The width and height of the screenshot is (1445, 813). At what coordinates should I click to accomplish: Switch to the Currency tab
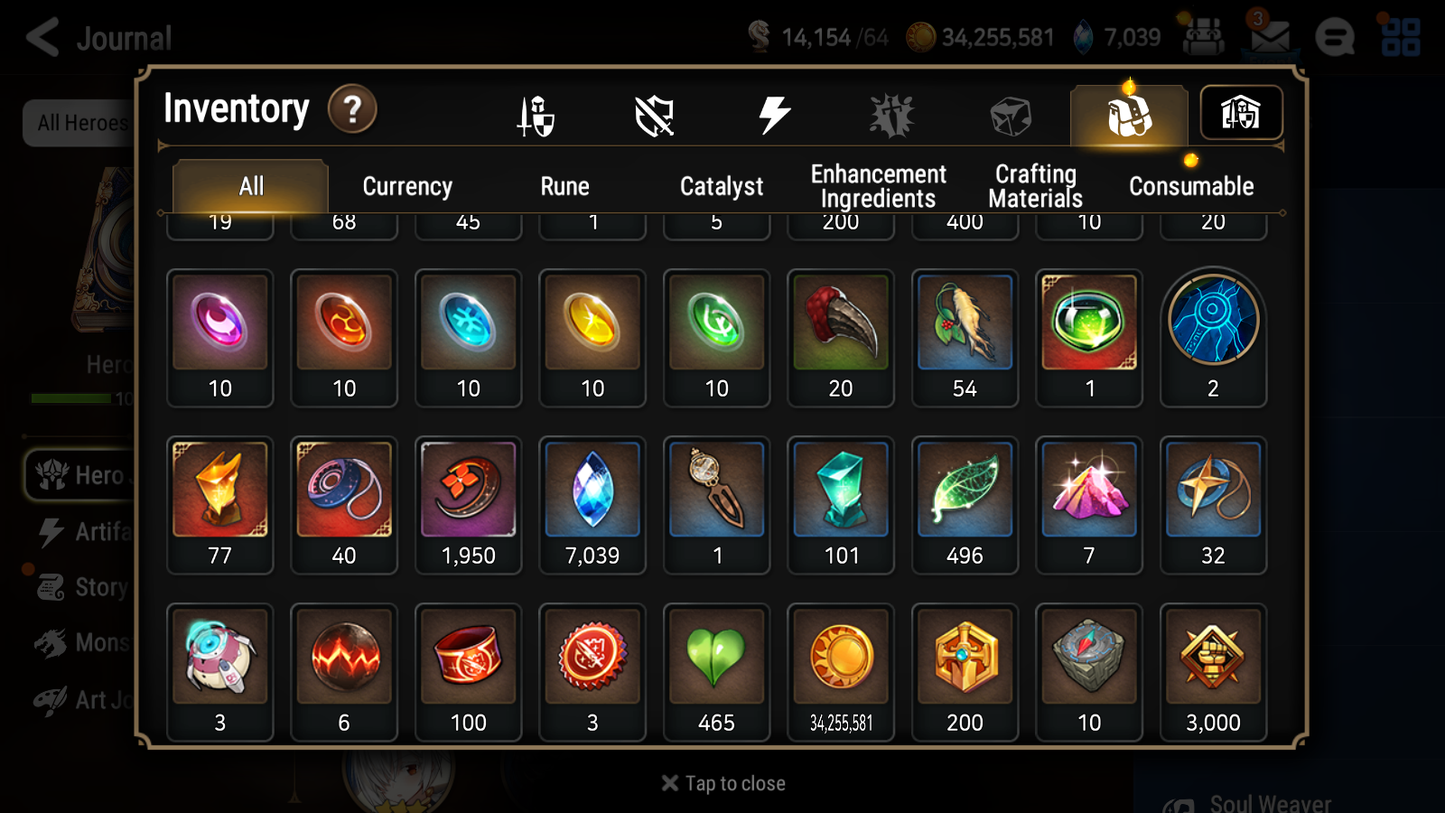click(x=407, y=185)
